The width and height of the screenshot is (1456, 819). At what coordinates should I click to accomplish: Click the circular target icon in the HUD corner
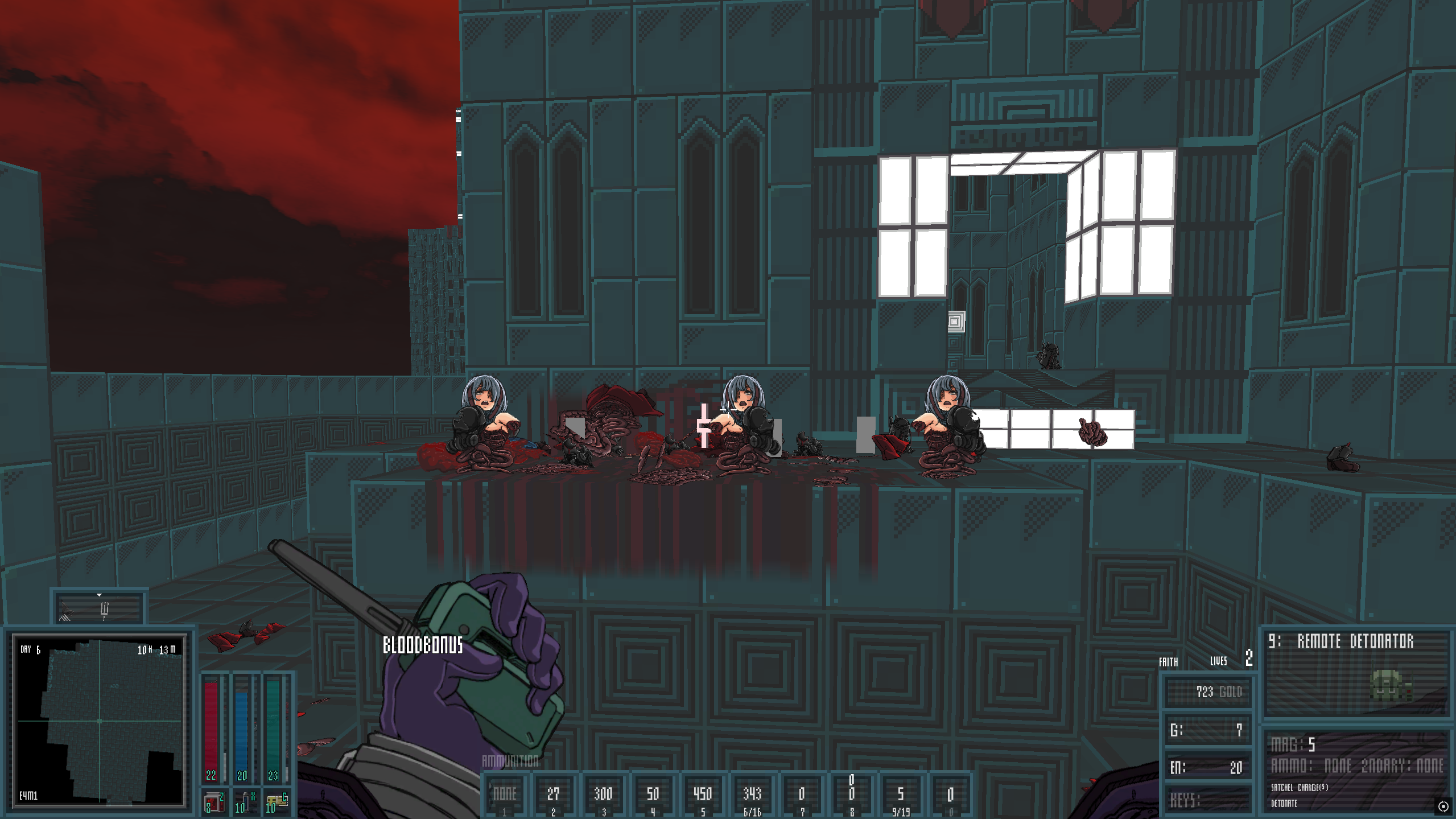[x=1443, y=806]
